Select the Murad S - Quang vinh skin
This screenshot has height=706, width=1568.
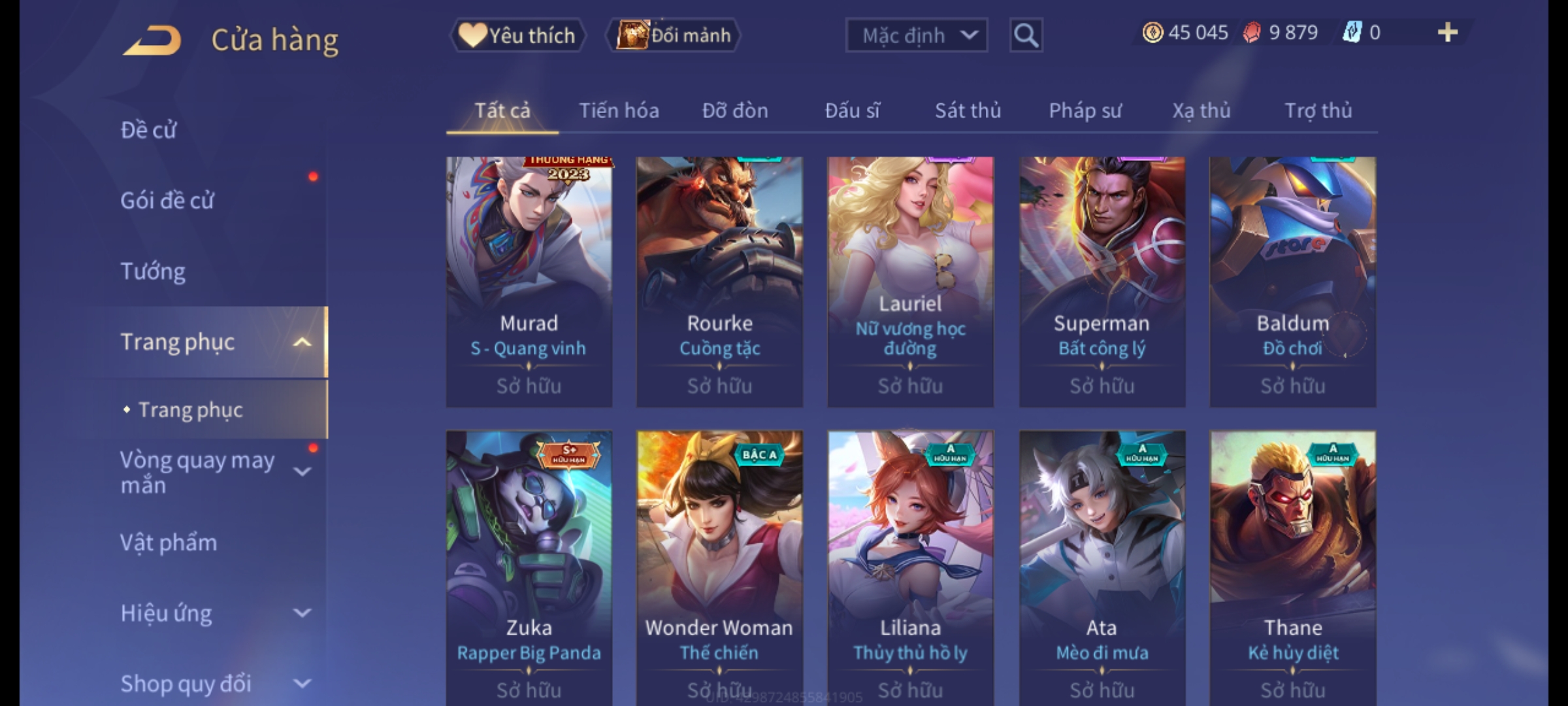pyautogui.click(x=529, y=281)
